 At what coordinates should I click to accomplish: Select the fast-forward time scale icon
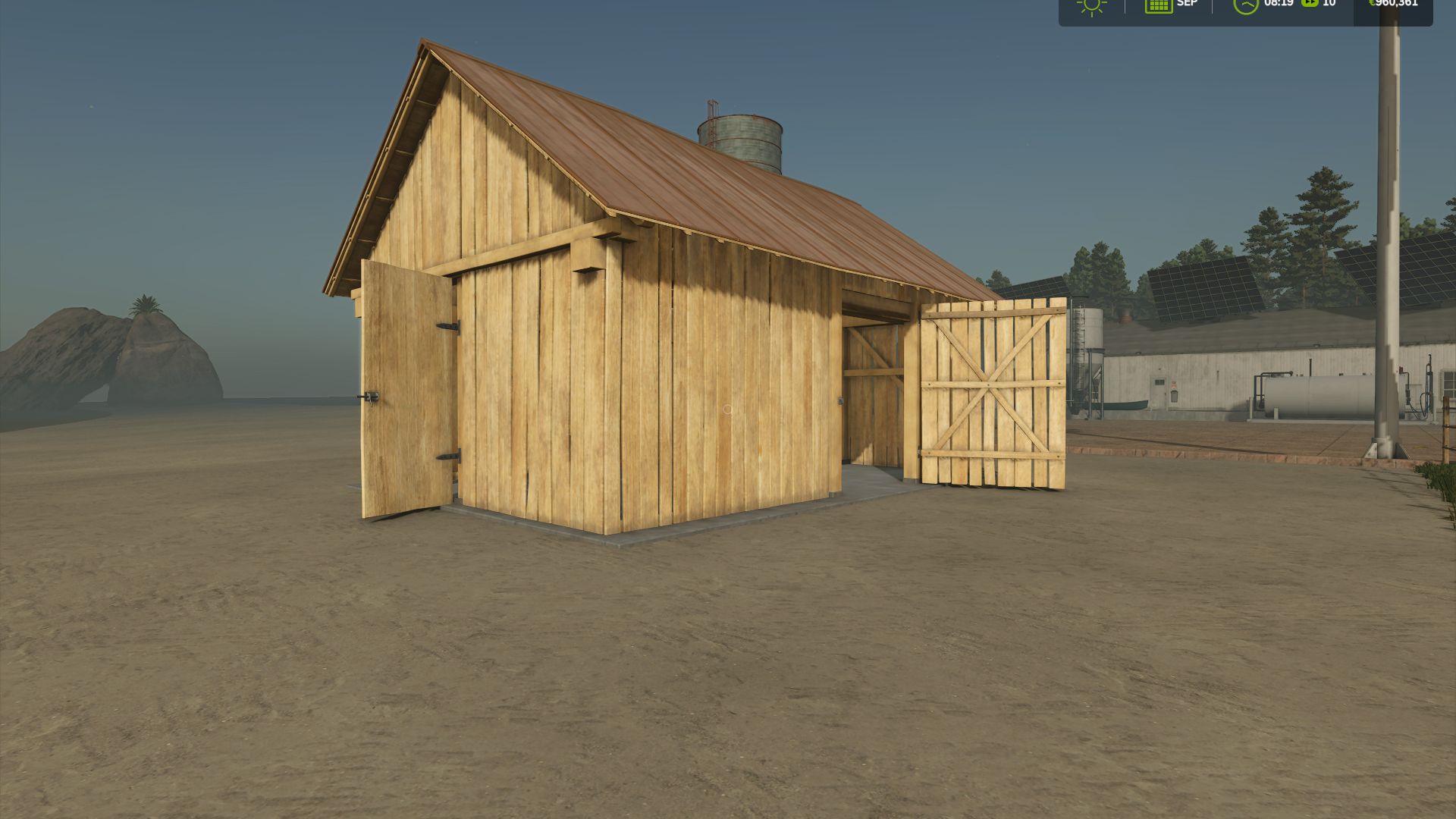pos(1309,5)
